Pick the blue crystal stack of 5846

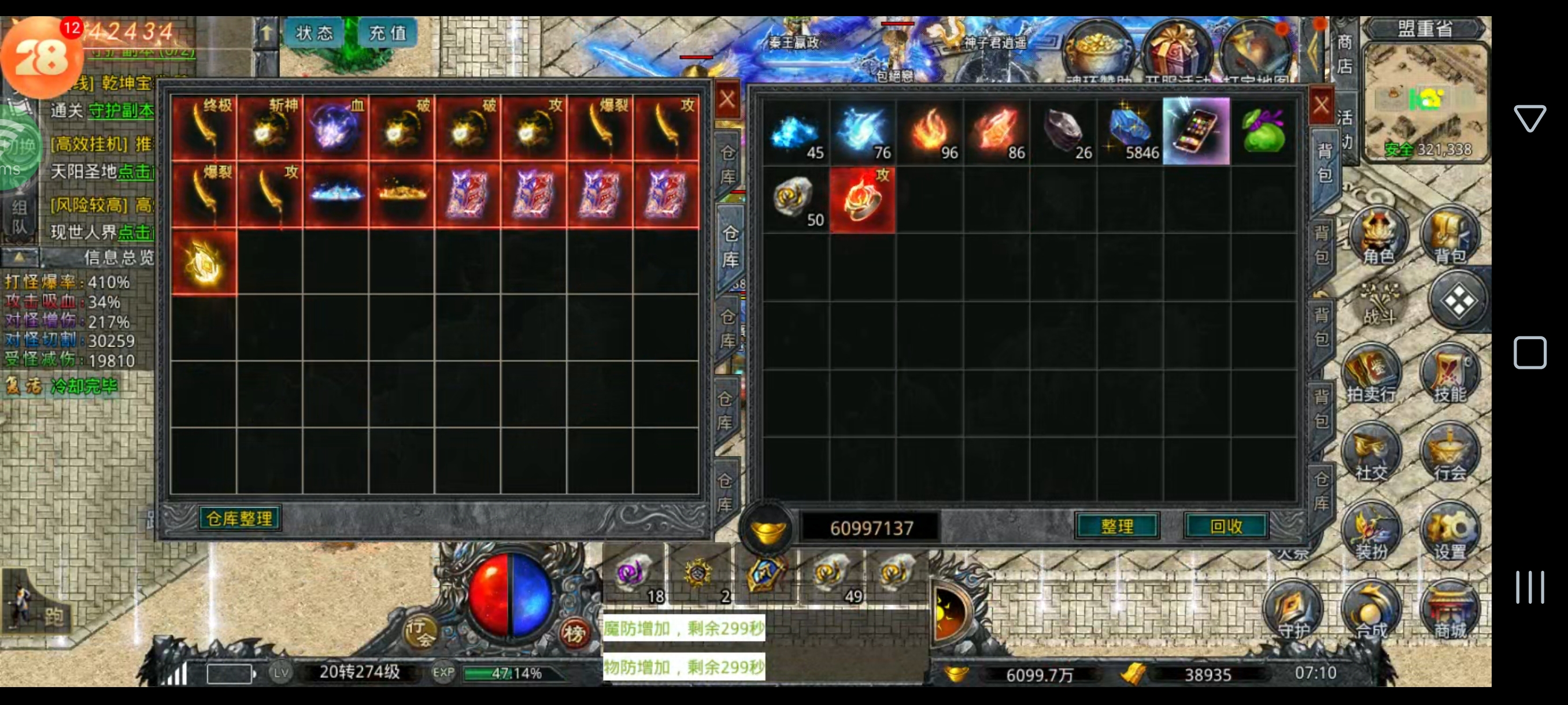tap(1130, 131)
